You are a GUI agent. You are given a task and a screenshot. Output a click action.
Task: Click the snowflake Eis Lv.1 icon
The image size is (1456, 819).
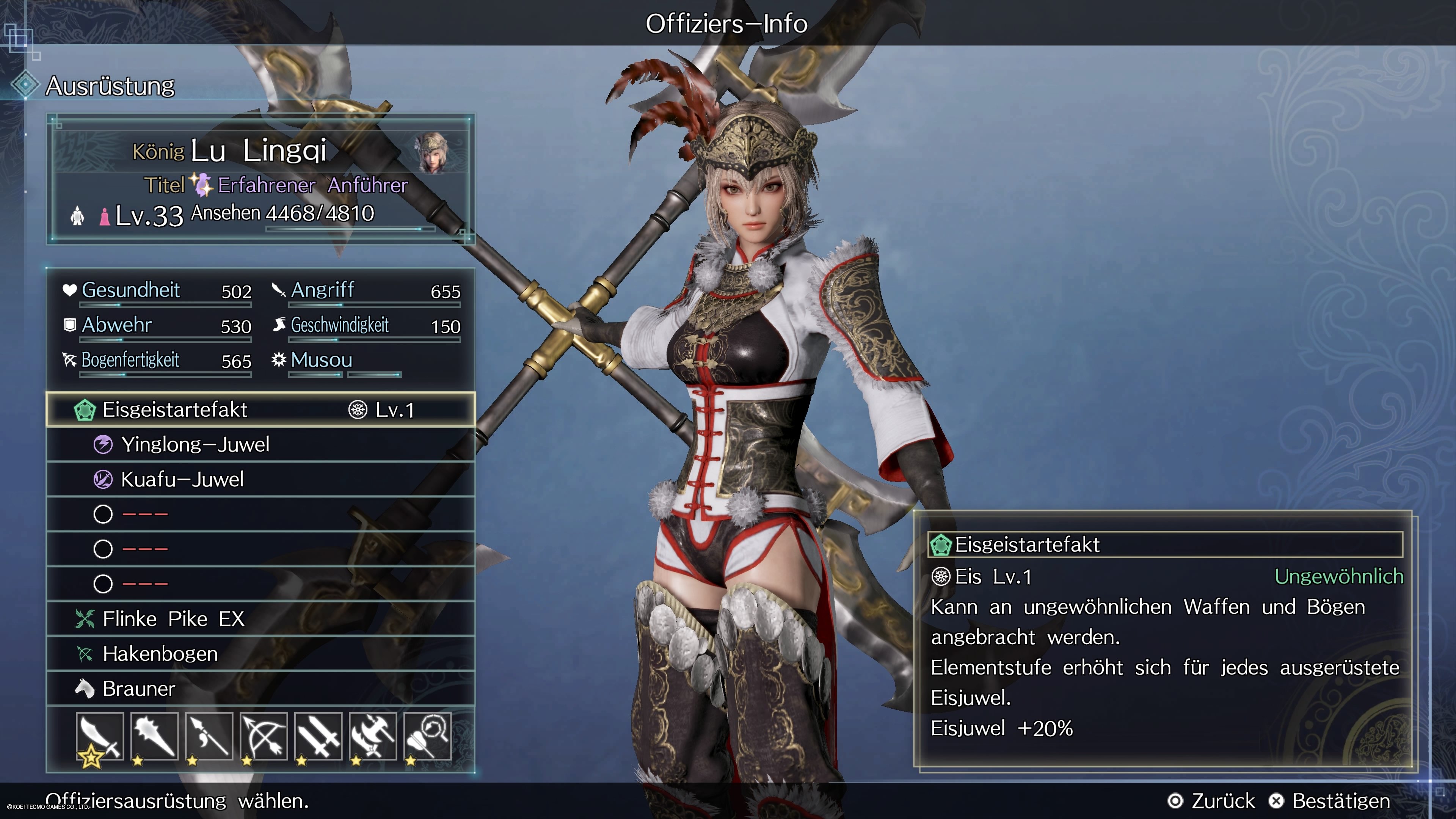click(941, 577)
